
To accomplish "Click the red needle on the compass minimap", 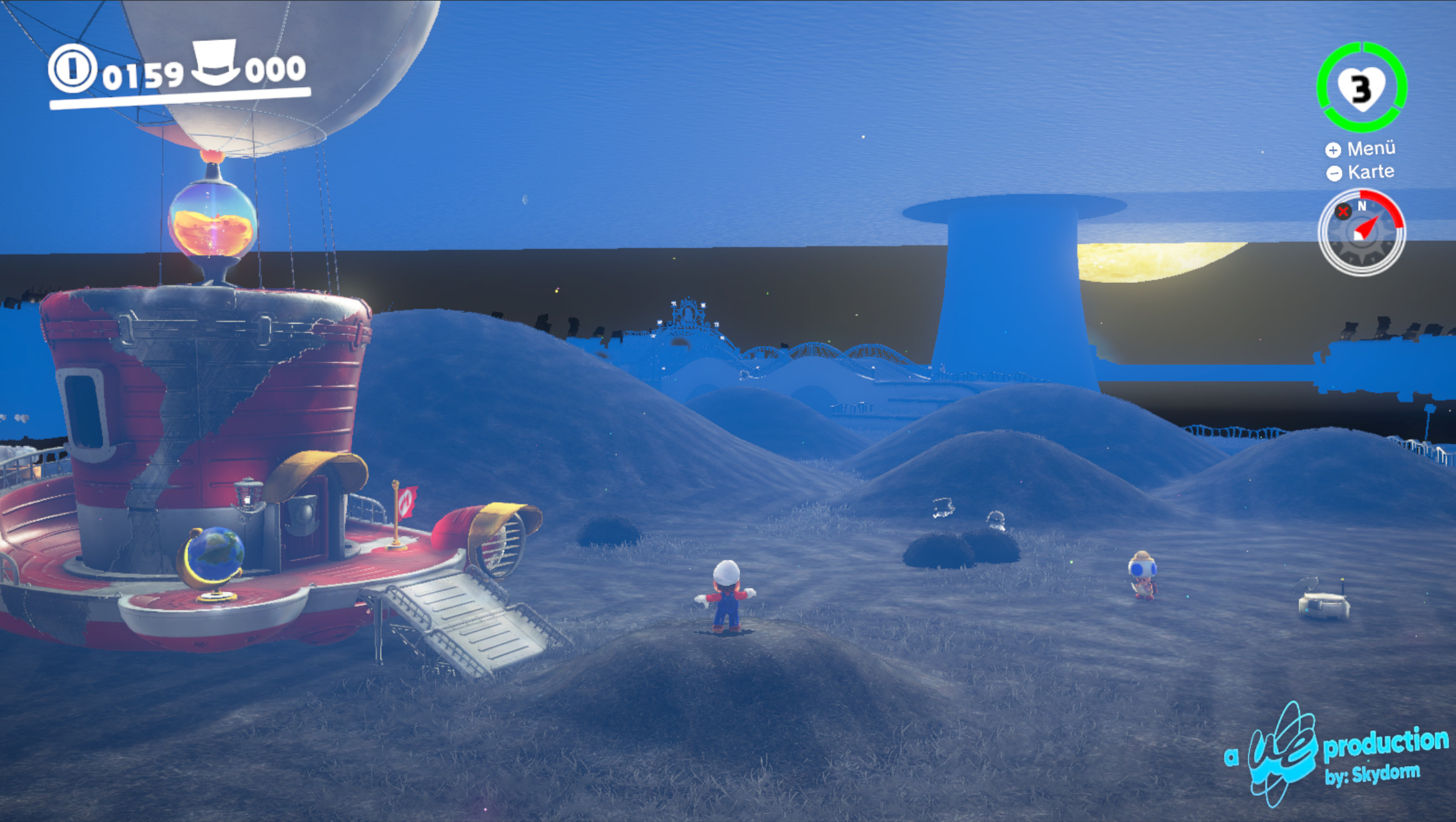I will [x=1367, y=228].
